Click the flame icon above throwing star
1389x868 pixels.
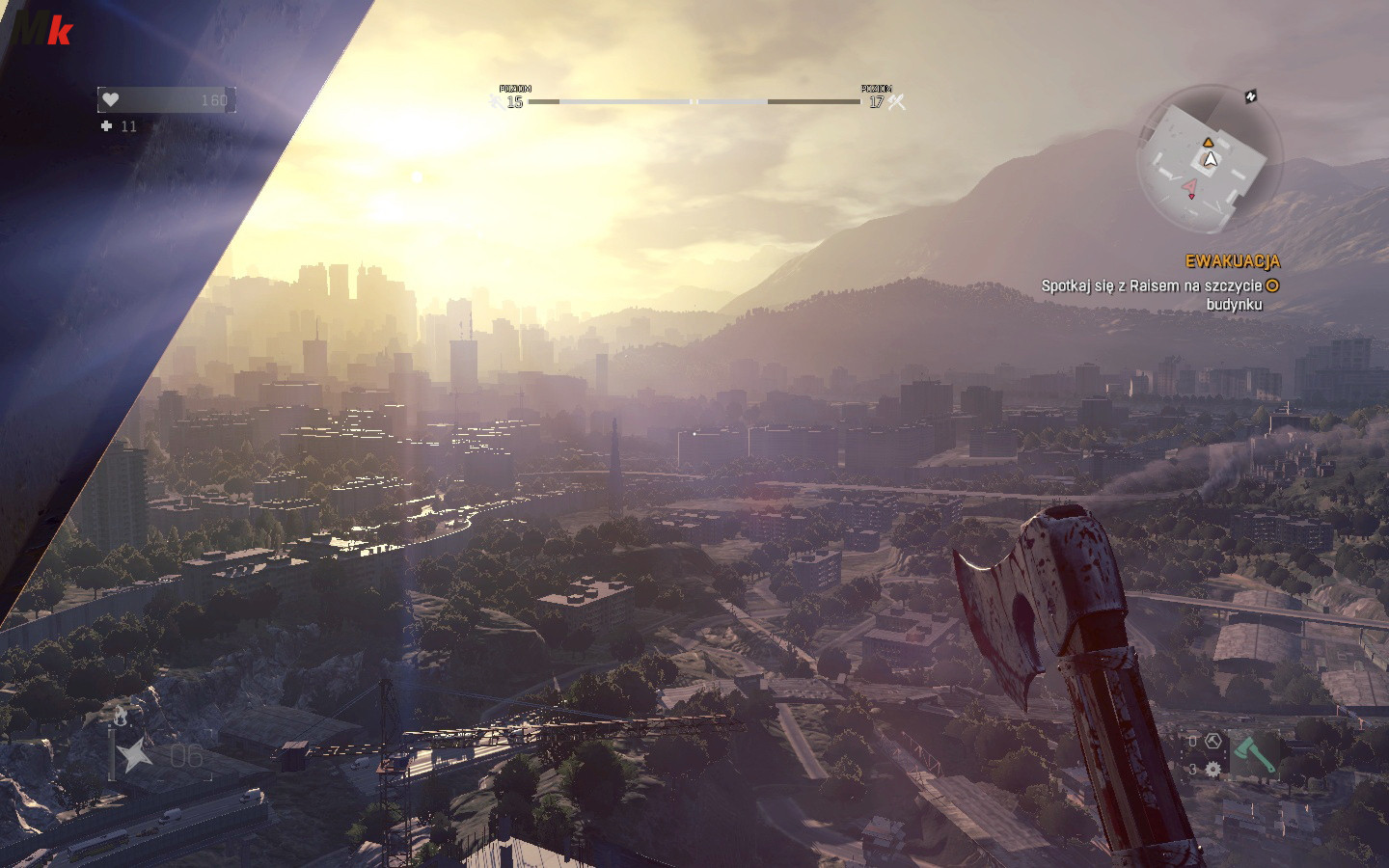tap(120, 716)
